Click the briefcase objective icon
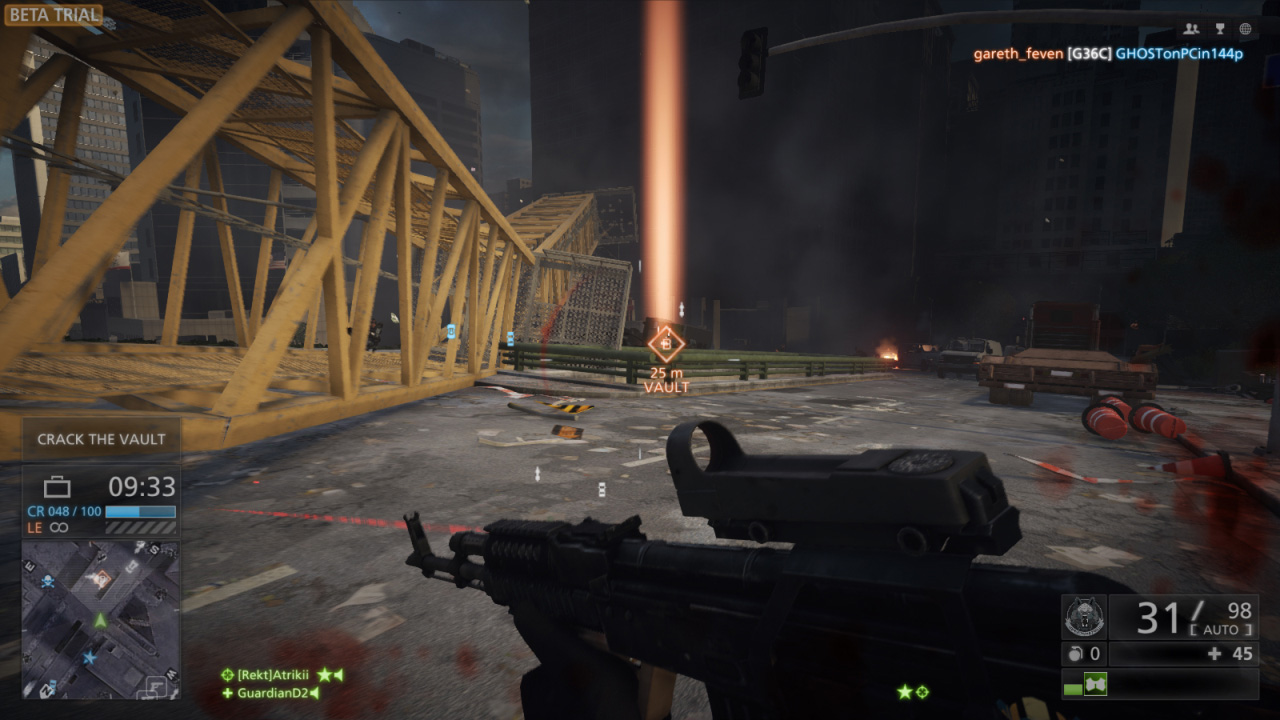Screen dimensions: 1280x720 point(57,487)
